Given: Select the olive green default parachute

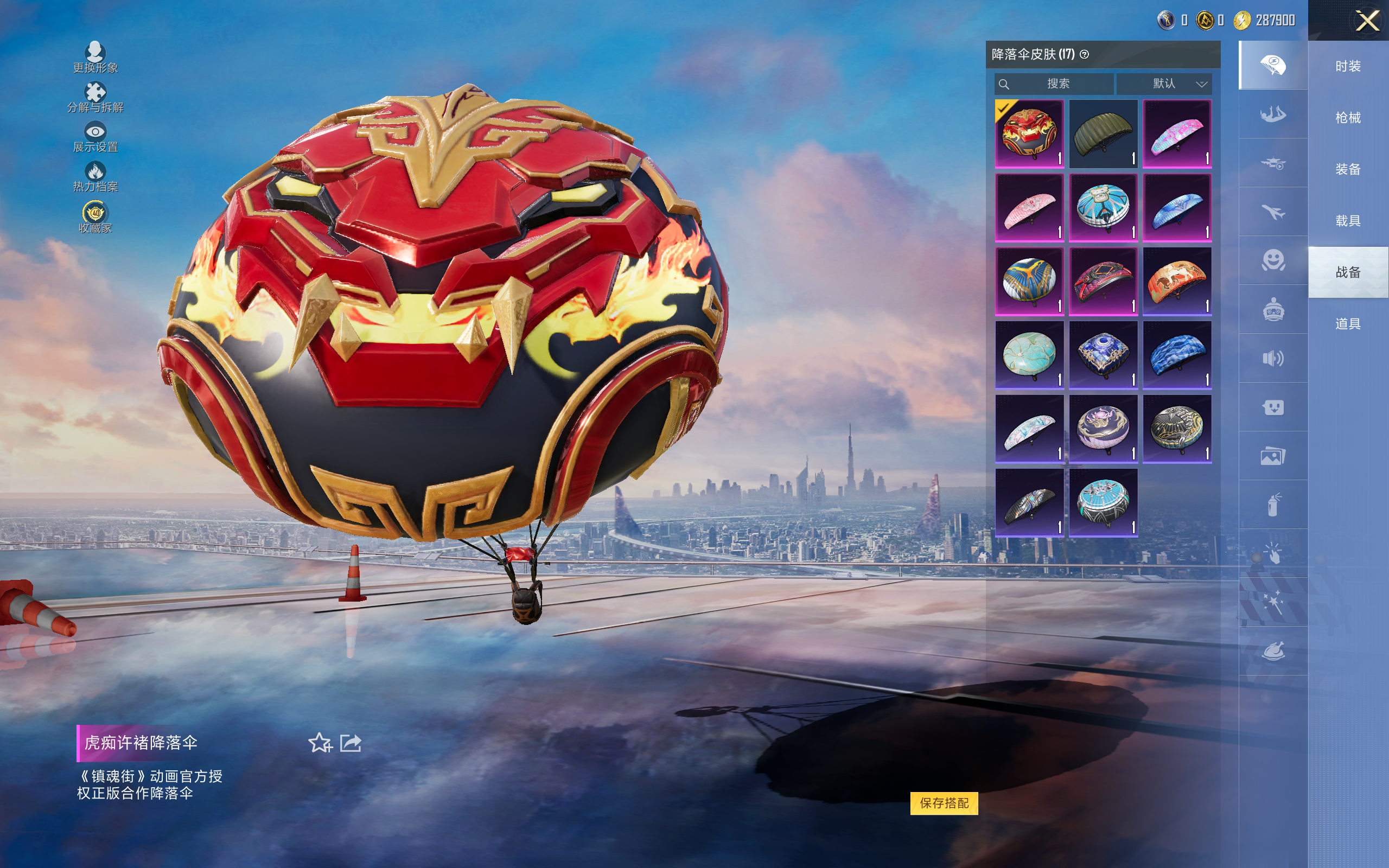Looking at the screenshot, I should coord(1103,135).
